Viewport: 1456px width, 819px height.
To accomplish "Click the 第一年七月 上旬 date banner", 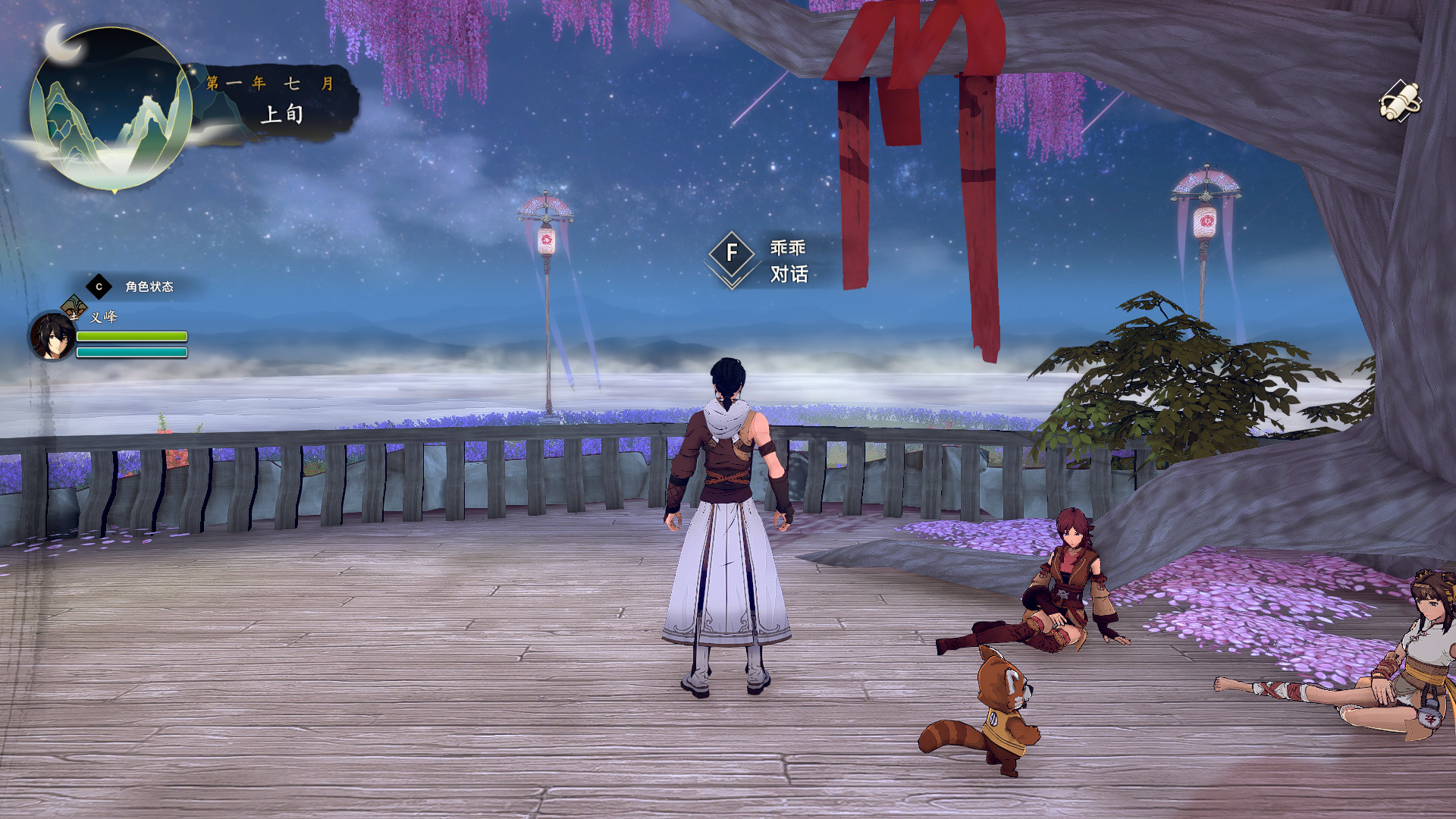I will (275, 101).
